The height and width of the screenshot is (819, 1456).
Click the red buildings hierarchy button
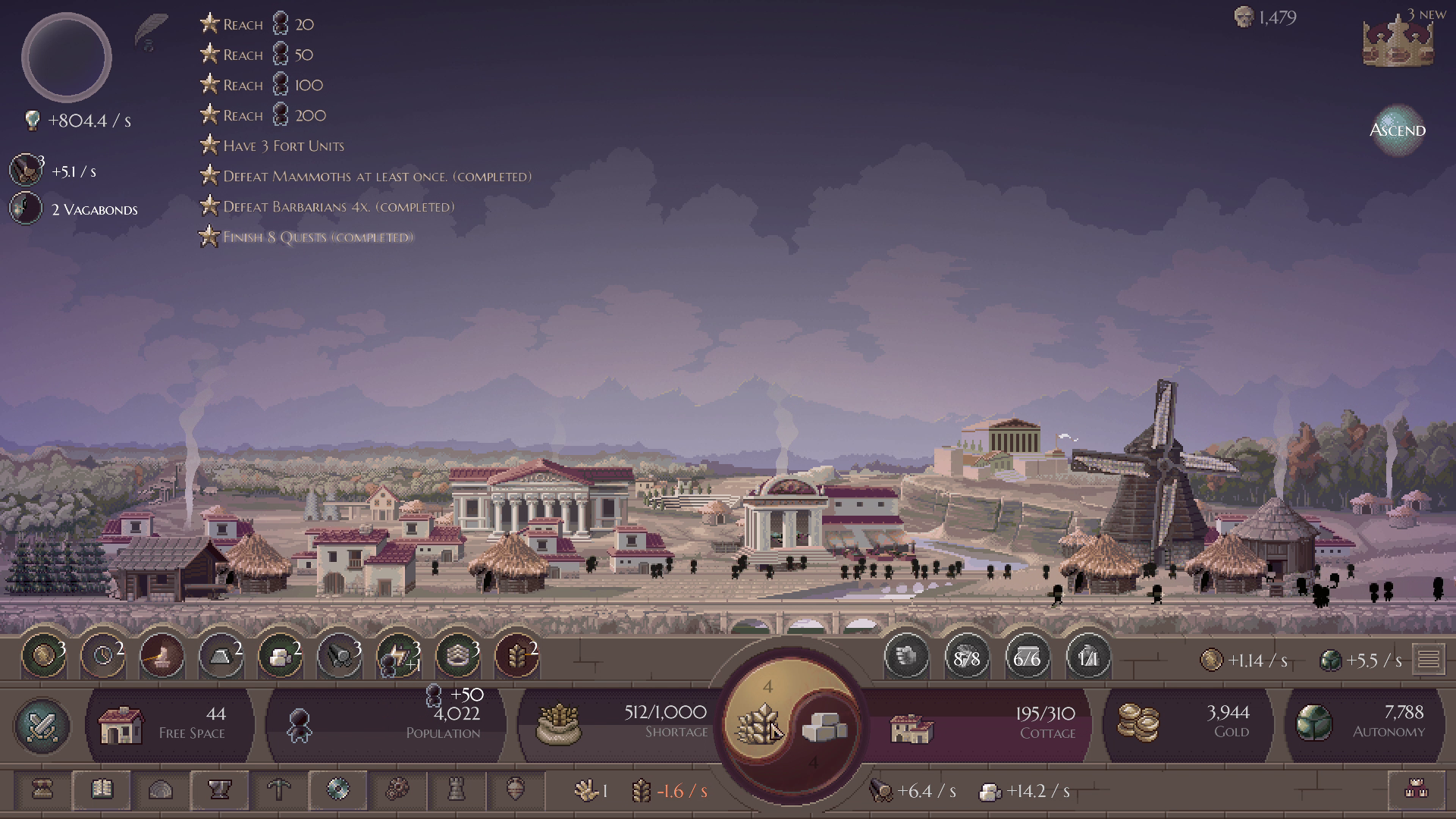click(x=1416, y=790)
